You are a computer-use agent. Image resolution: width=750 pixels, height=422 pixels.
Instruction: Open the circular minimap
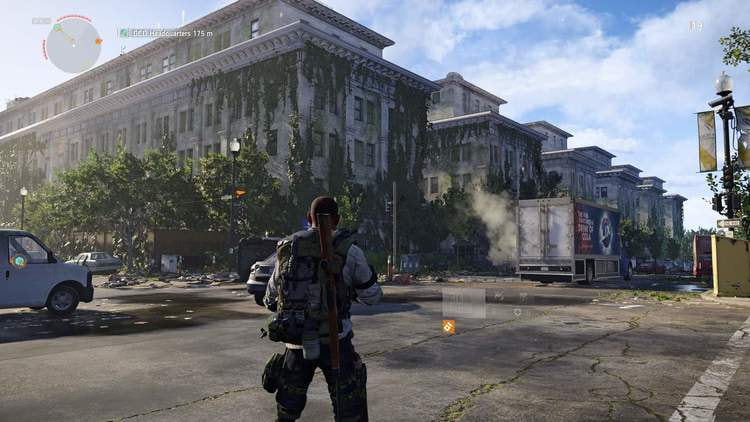pyautogui.click(x=73, y=45)
